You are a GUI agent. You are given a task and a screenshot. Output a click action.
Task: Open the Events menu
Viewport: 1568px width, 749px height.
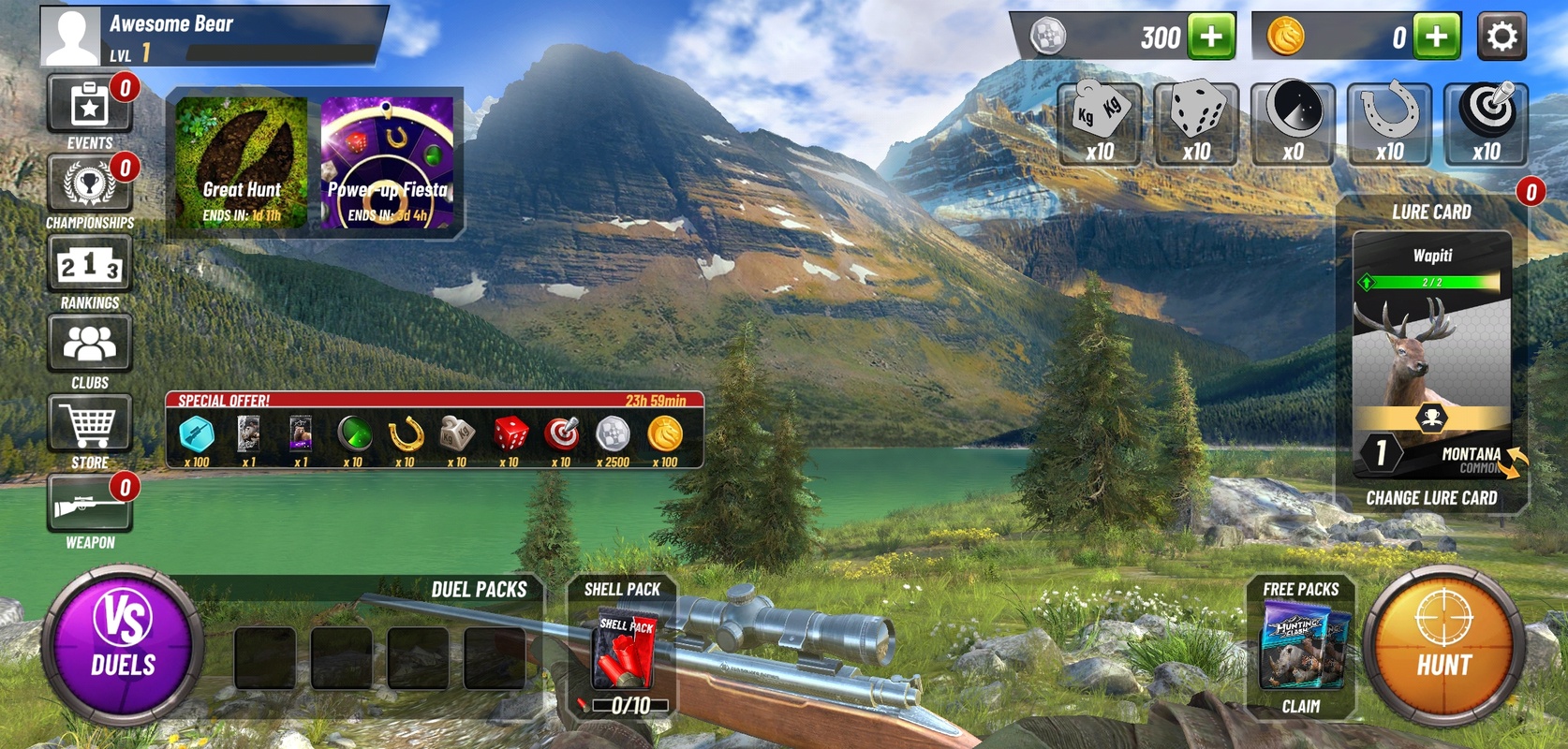point(89,110)
